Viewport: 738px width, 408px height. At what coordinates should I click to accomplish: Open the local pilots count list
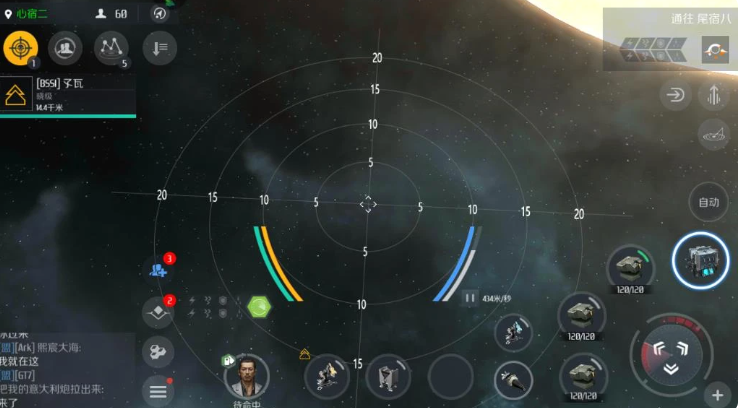pos(110,14)
